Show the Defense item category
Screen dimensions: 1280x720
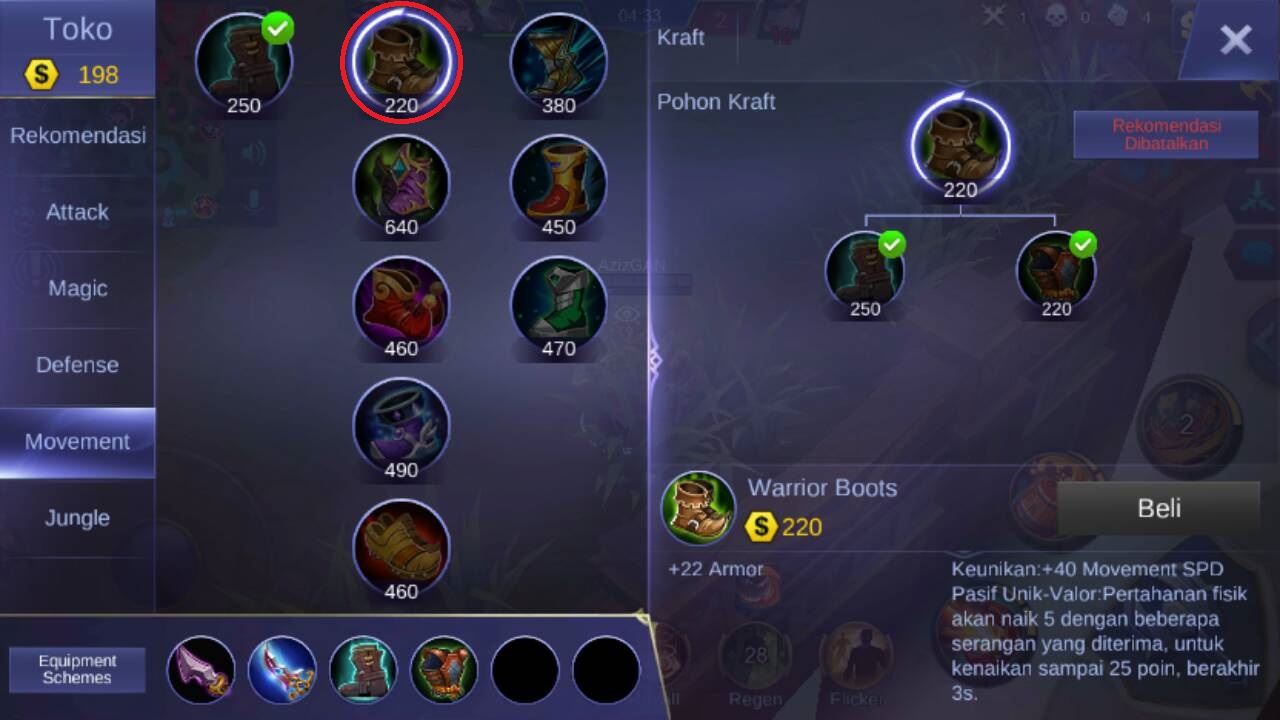point(78,365)
